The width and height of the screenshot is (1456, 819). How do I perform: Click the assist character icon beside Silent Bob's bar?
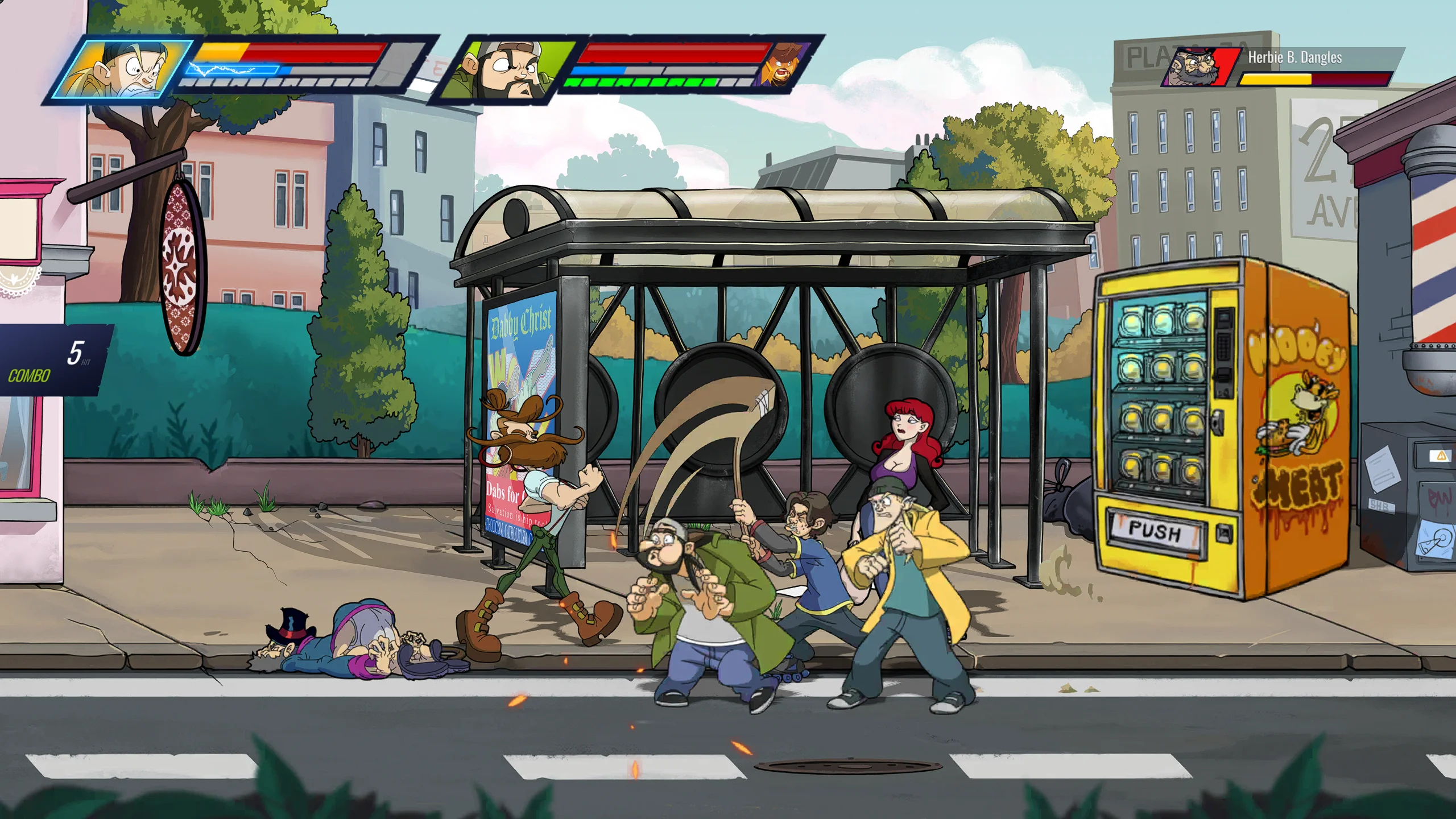coord(784,64)
